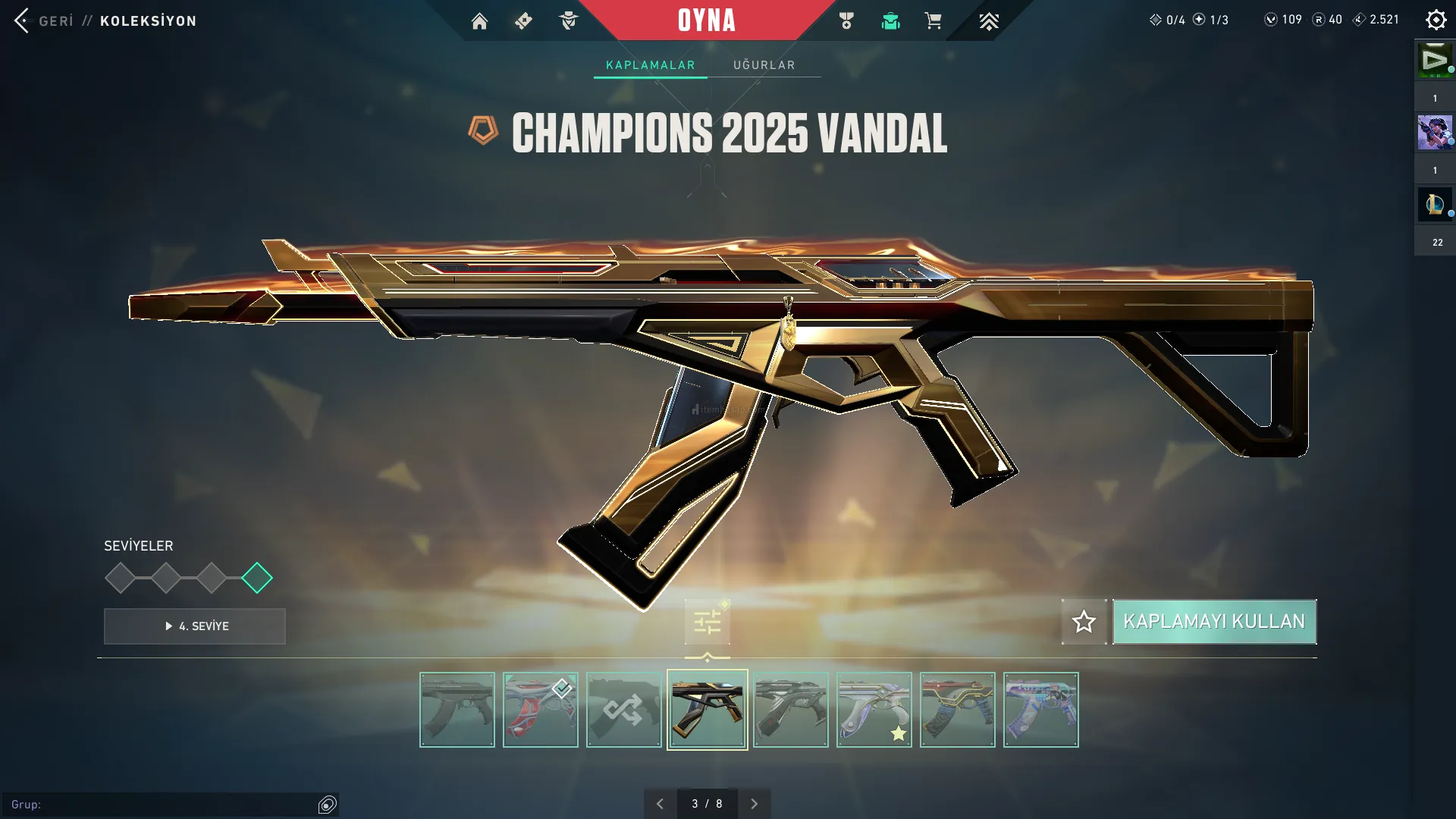
Task: Favorite this skin with the star button
Action: 1084,622
